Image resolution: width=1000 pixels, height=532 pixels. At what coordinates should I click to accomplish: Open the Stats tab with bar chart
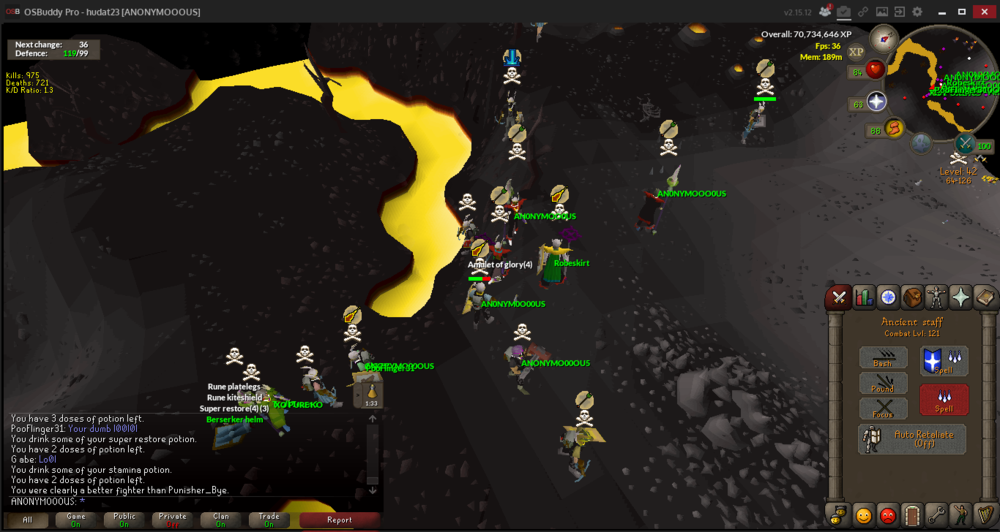tap(863, 297)
